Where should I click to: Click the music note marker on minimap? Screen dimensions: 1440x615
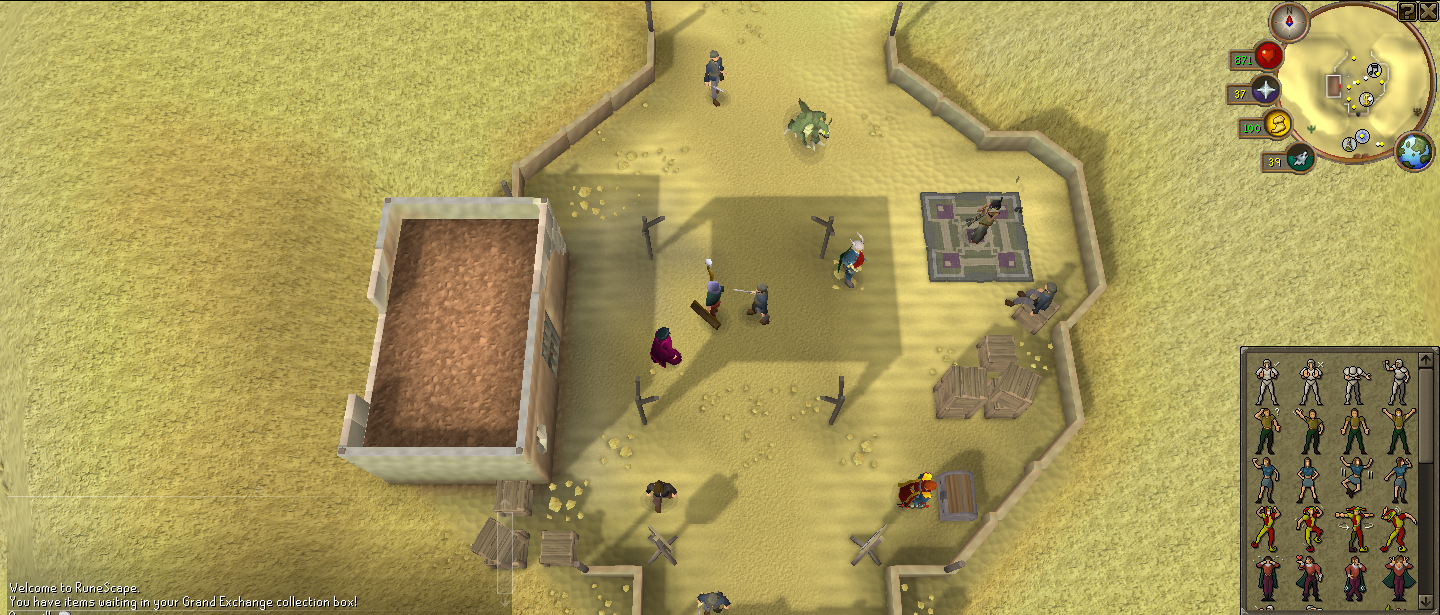click(1375, 69)
